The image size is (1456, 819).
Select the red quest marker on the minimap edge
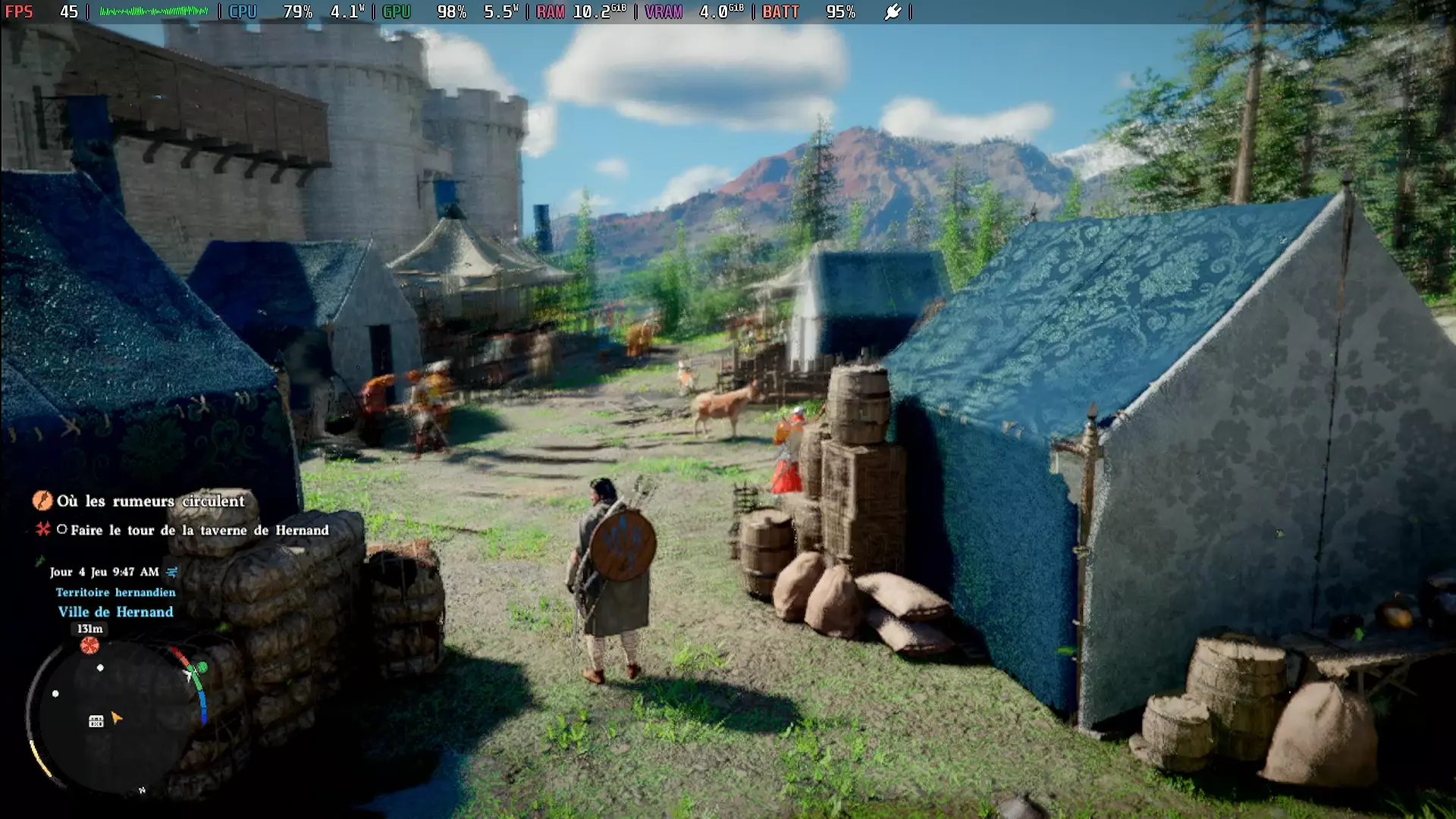[x=89, y=645]
